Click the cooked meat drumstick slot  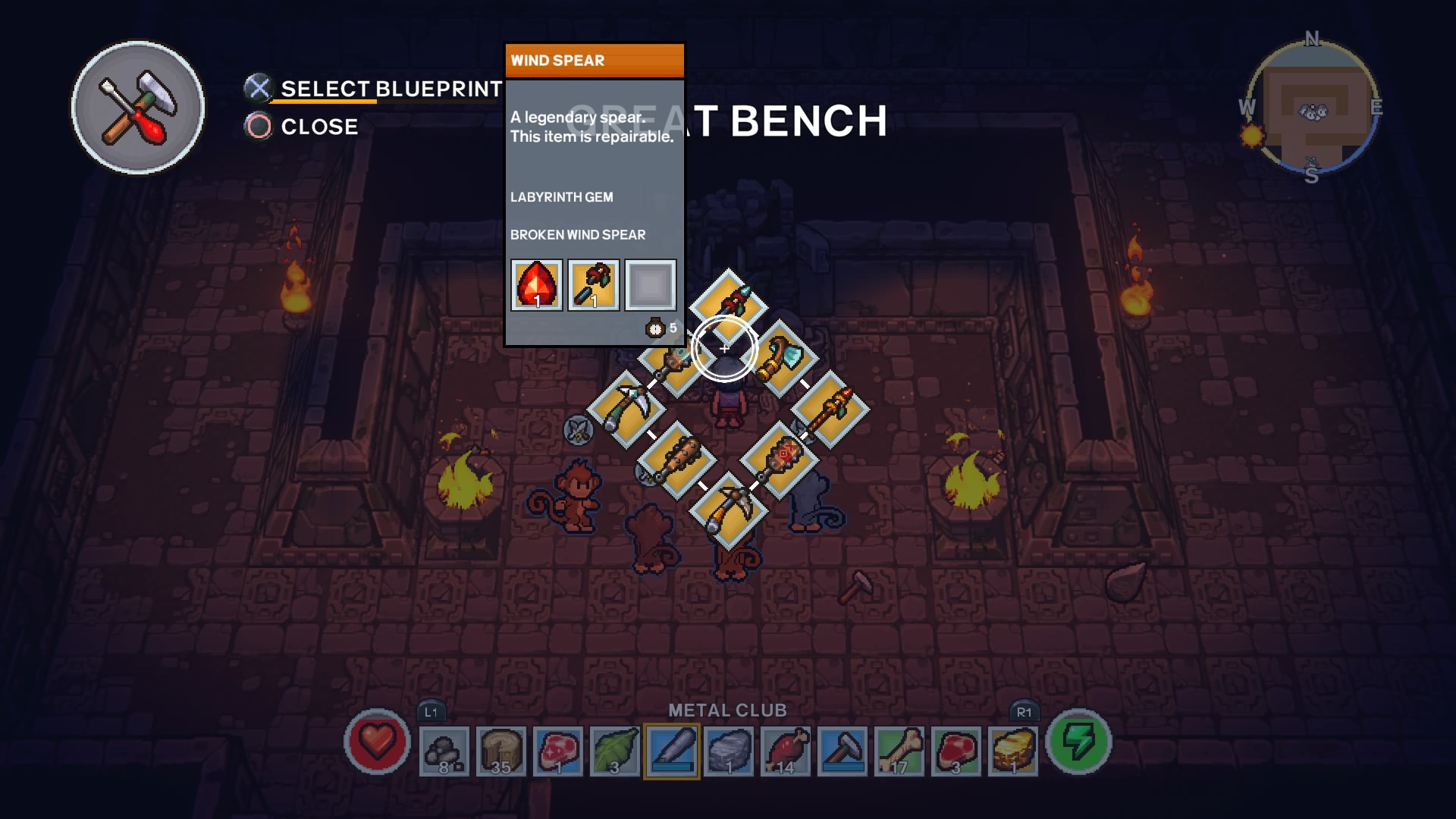(x=786, y=751)
